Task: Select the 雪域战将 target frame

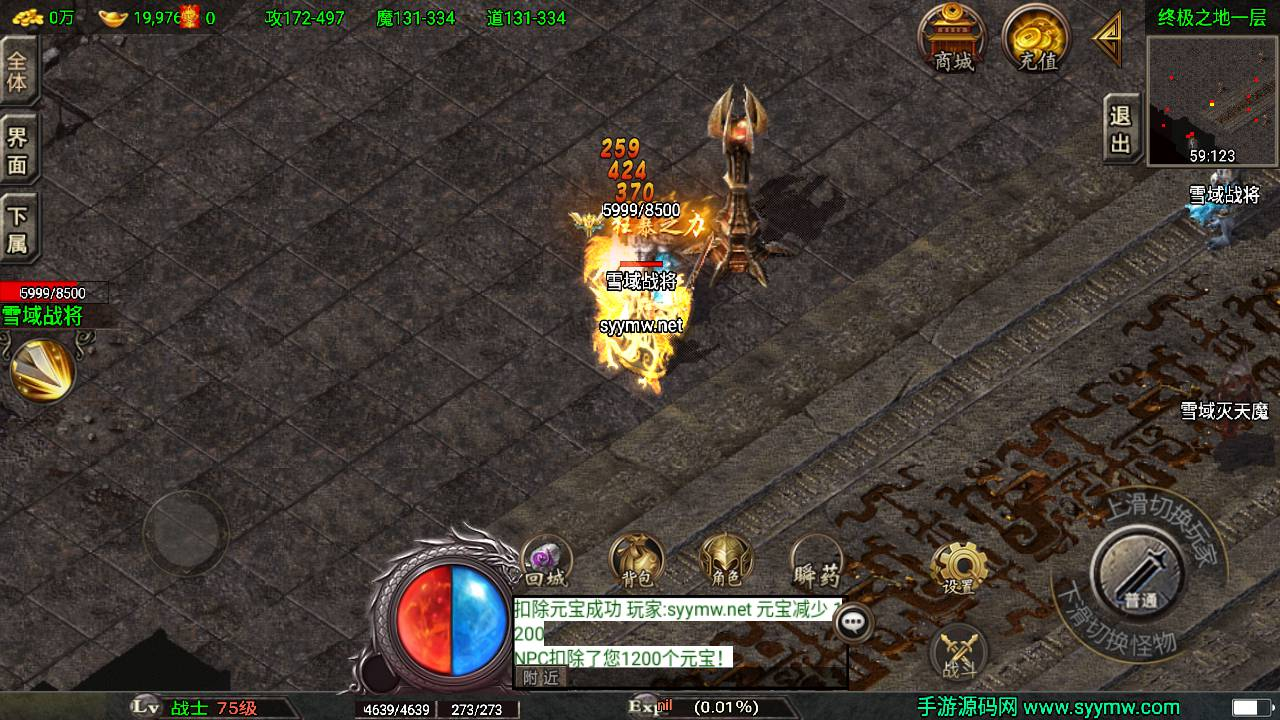Action: point(55,304)
